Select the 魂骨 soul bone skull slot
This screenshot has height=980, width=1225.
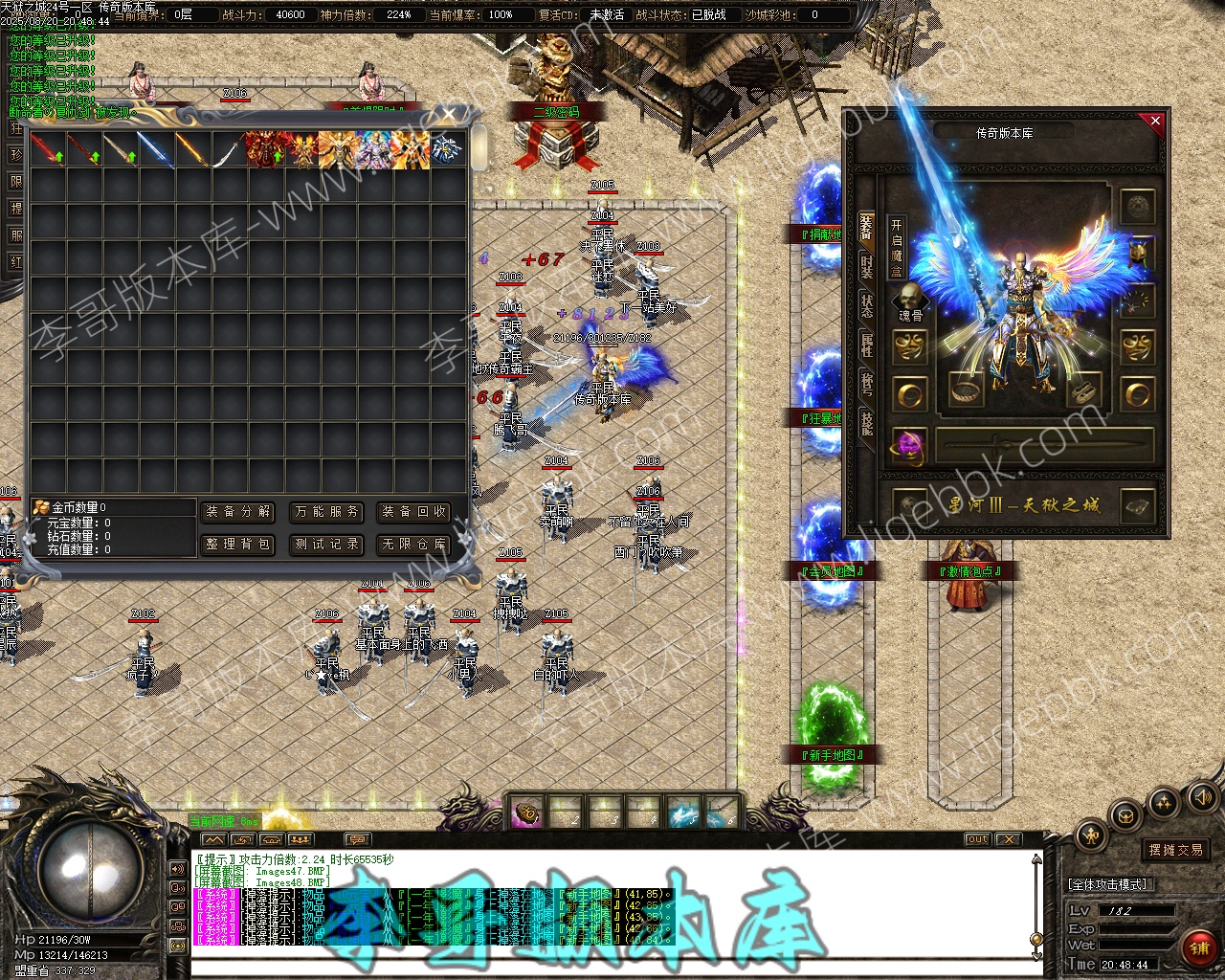click(x=910, y=299)
